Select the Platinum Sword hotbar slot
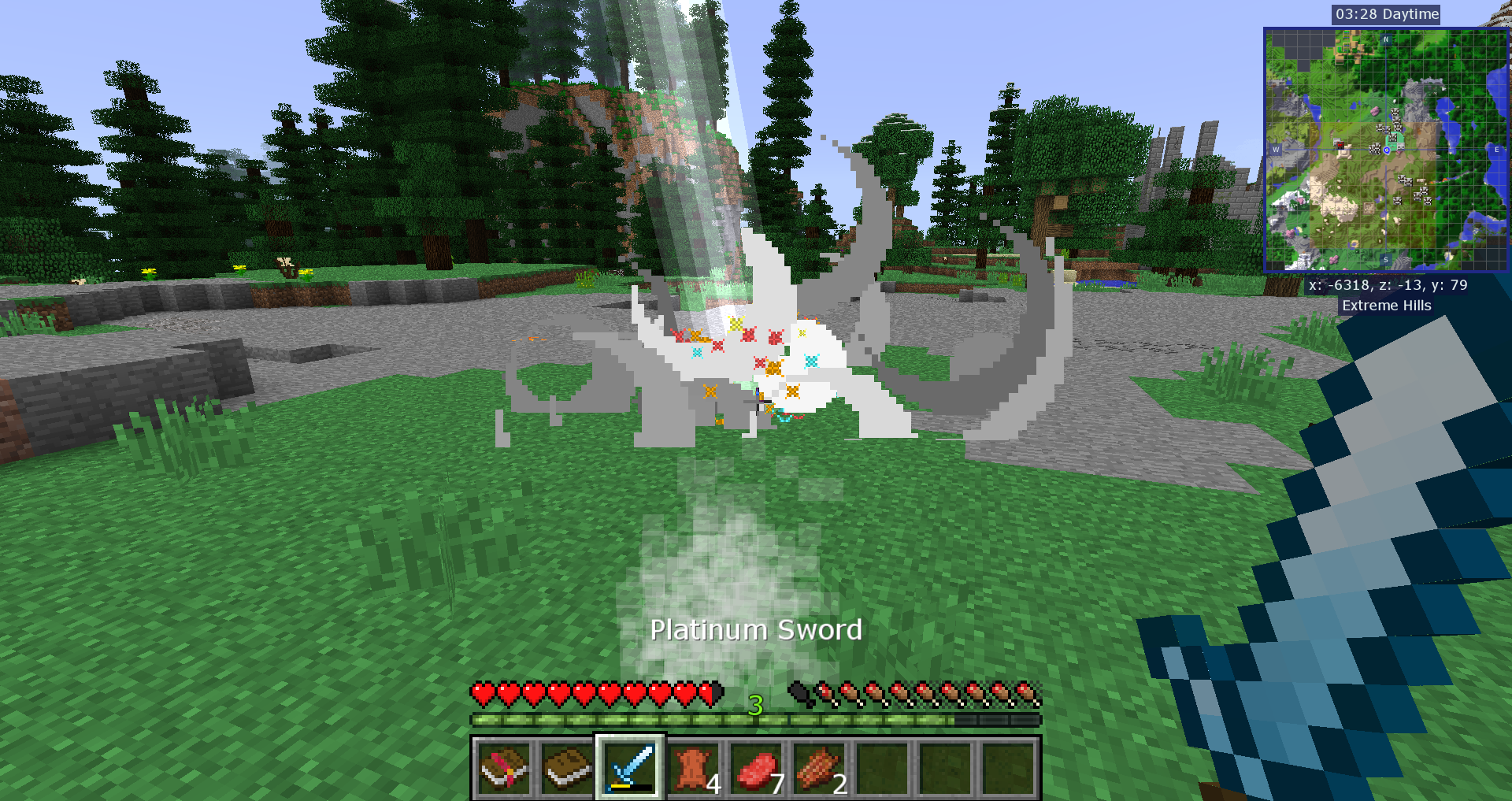1512x801 pixels. coord(630,768)
